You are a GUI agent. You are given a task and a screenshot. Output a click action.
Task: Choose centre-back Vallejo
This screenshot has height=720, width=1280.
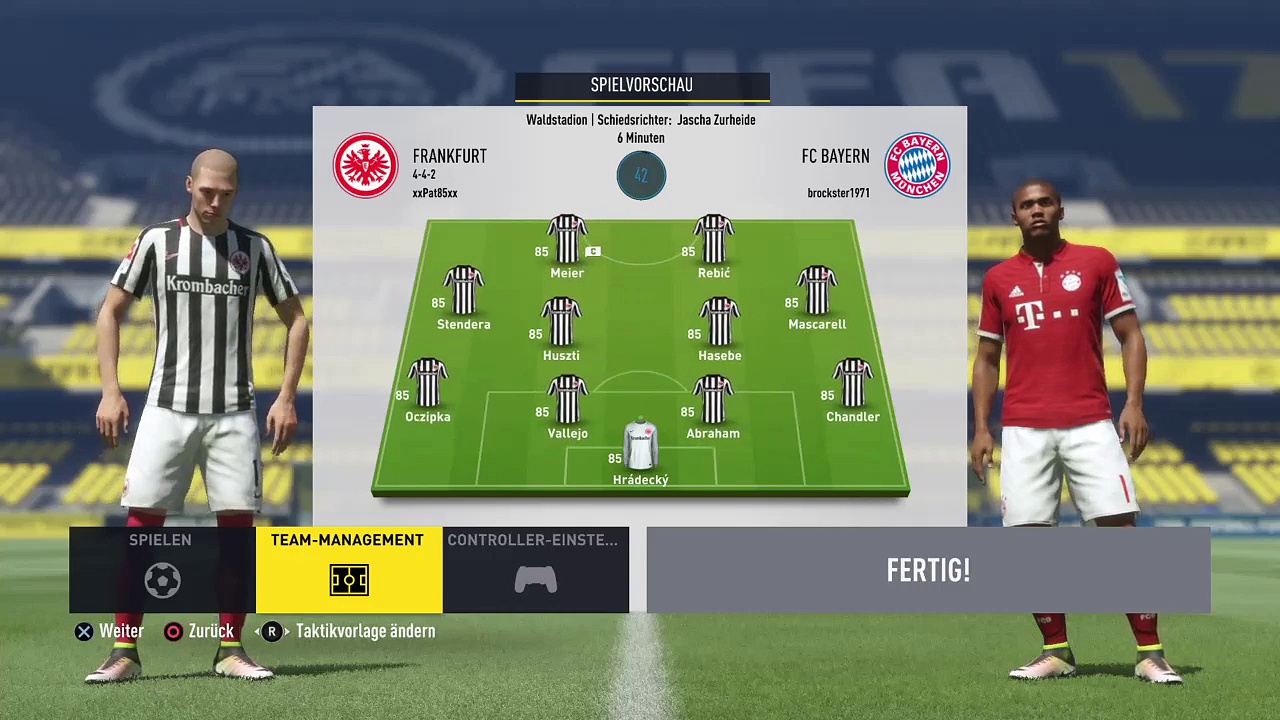[567, 400]
